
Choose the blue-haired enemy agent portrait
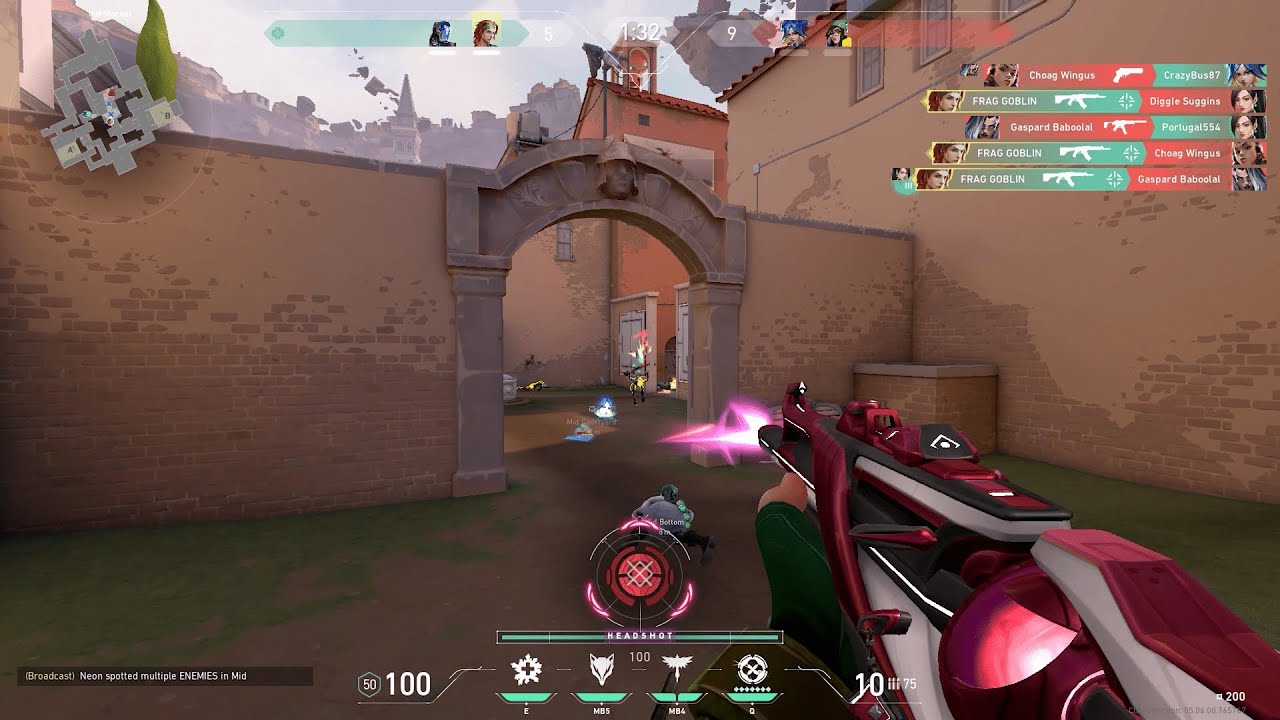tap(794, 33)
